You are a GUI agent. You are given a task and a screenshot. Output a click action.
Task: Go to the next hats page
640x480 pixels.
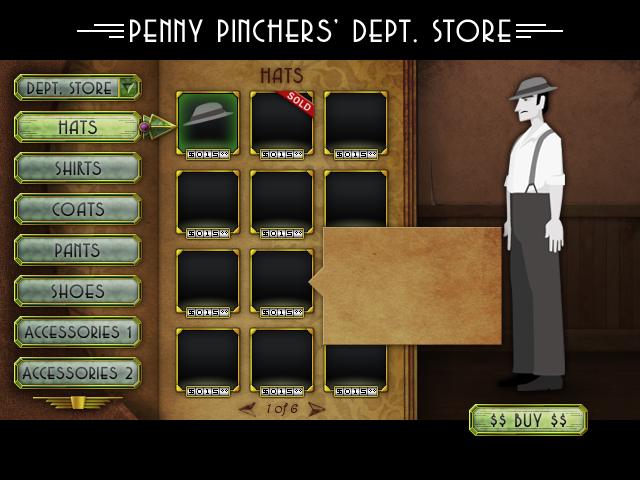(x=317, y=409)
